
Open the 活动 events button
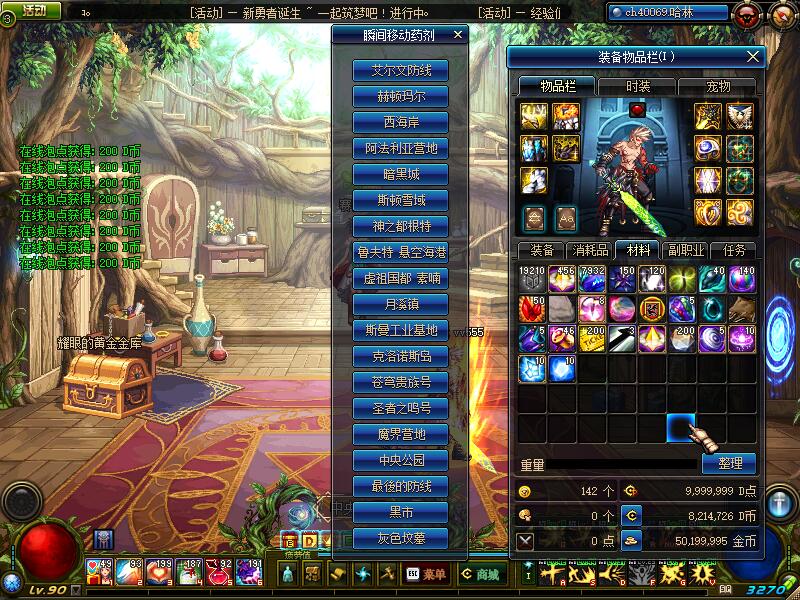click(33, 11)
